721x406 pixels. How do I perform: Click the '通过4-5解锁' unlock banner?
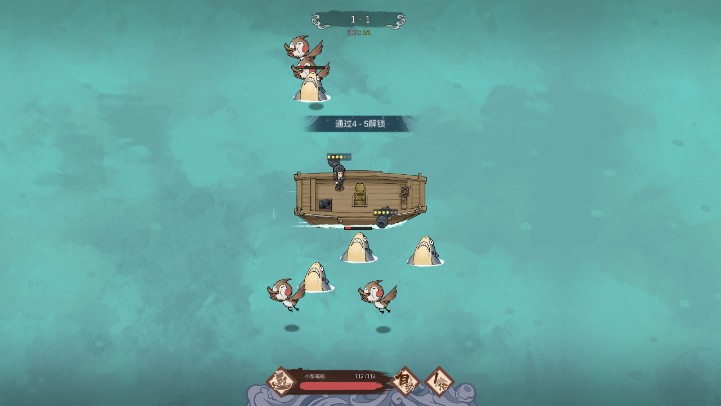360,124
